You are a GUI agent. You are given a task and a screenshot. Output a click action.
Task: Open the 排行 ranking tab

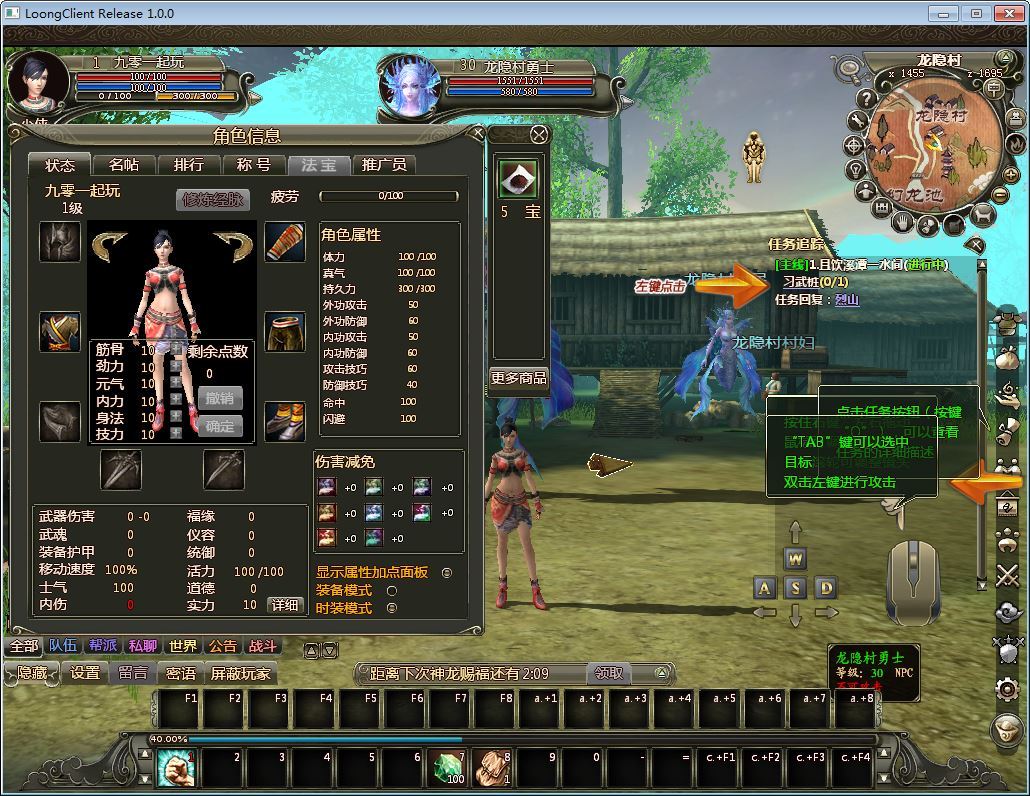pyautogui.click(x=188, y=165)
